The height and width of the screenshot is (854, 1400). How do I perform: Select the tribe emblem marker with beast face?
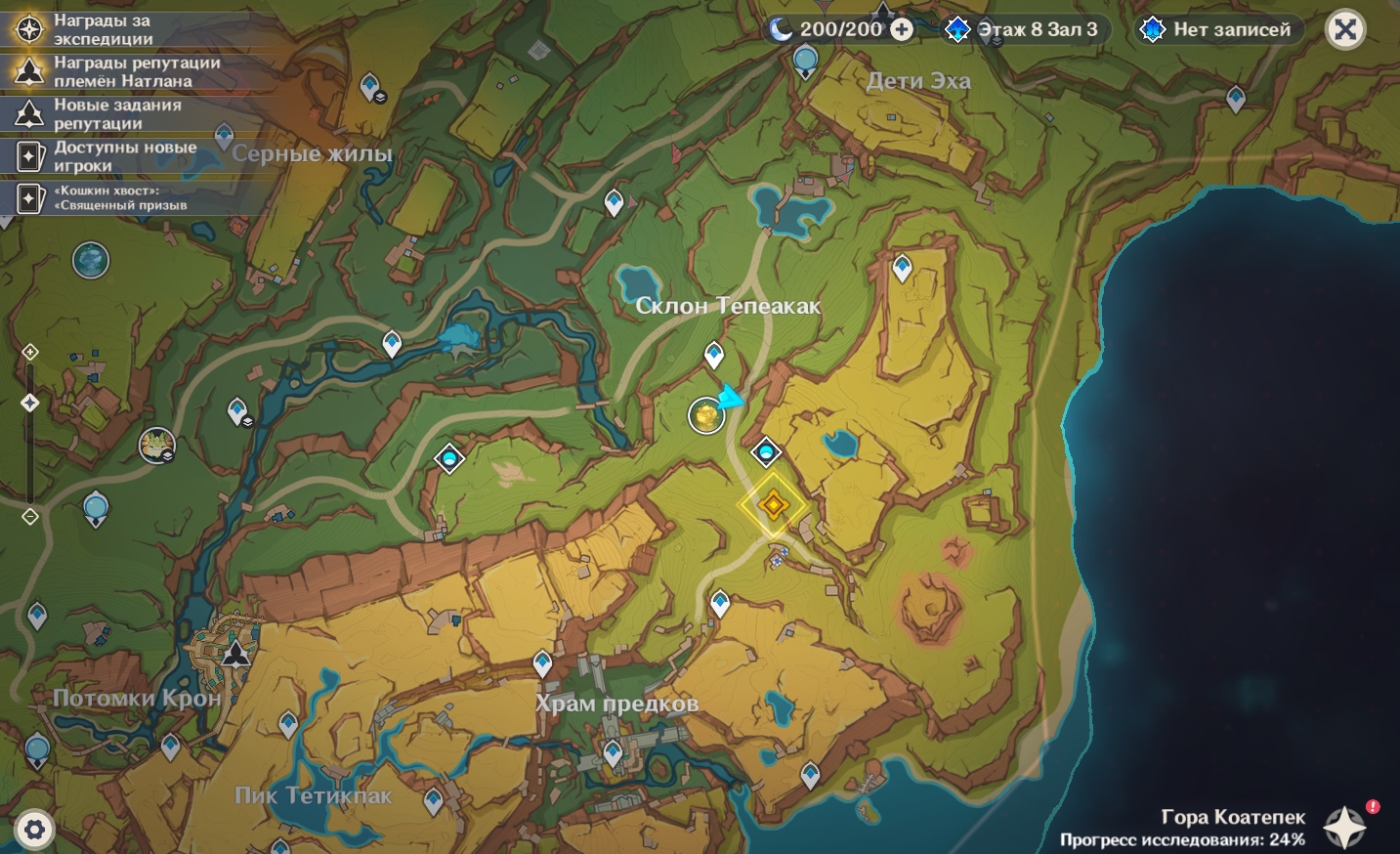(x=156, y=446)
